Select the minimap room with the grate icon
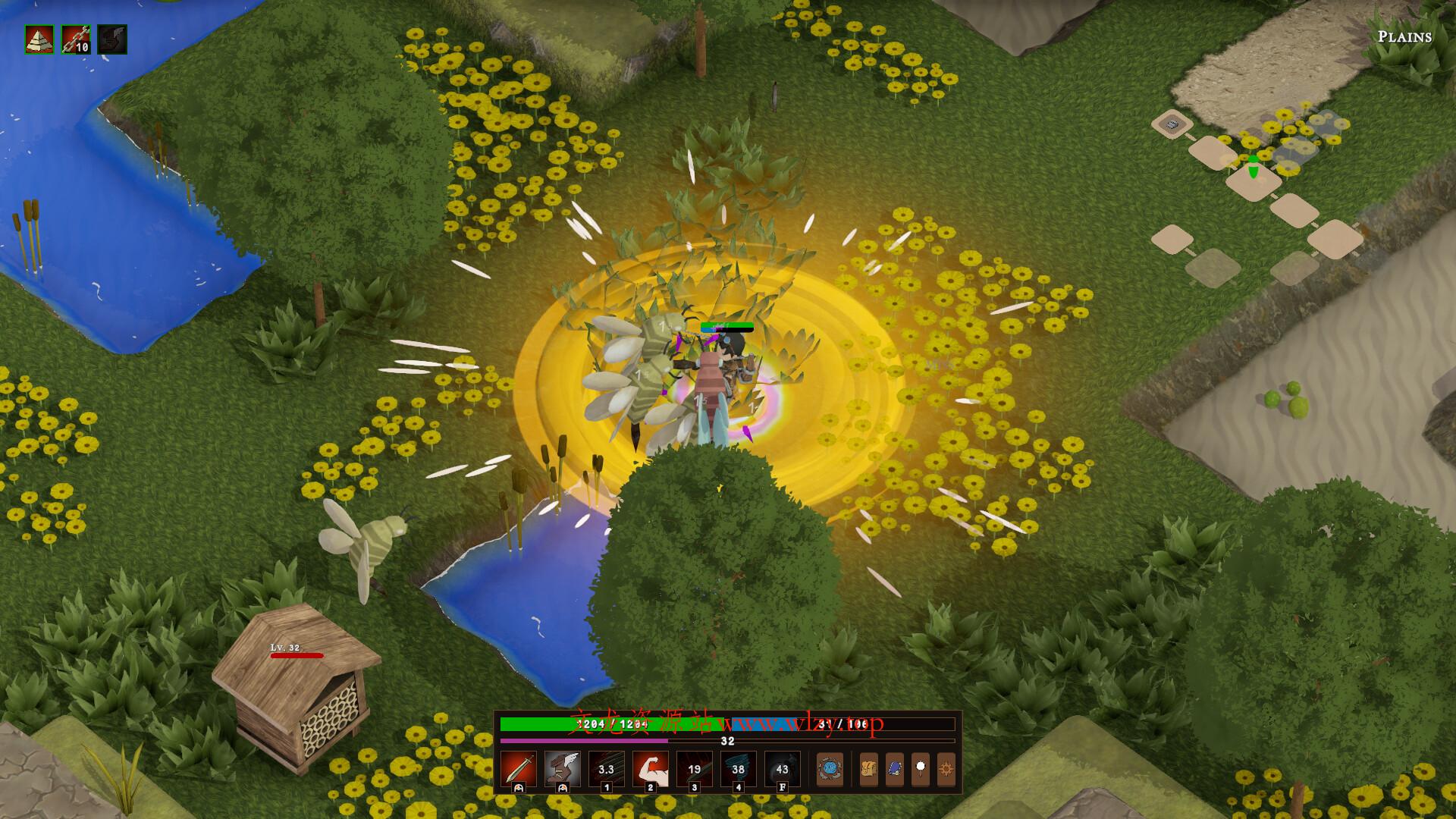Screen dimensions: 1456x819 pyautogui.click(x=1172, y=124)
